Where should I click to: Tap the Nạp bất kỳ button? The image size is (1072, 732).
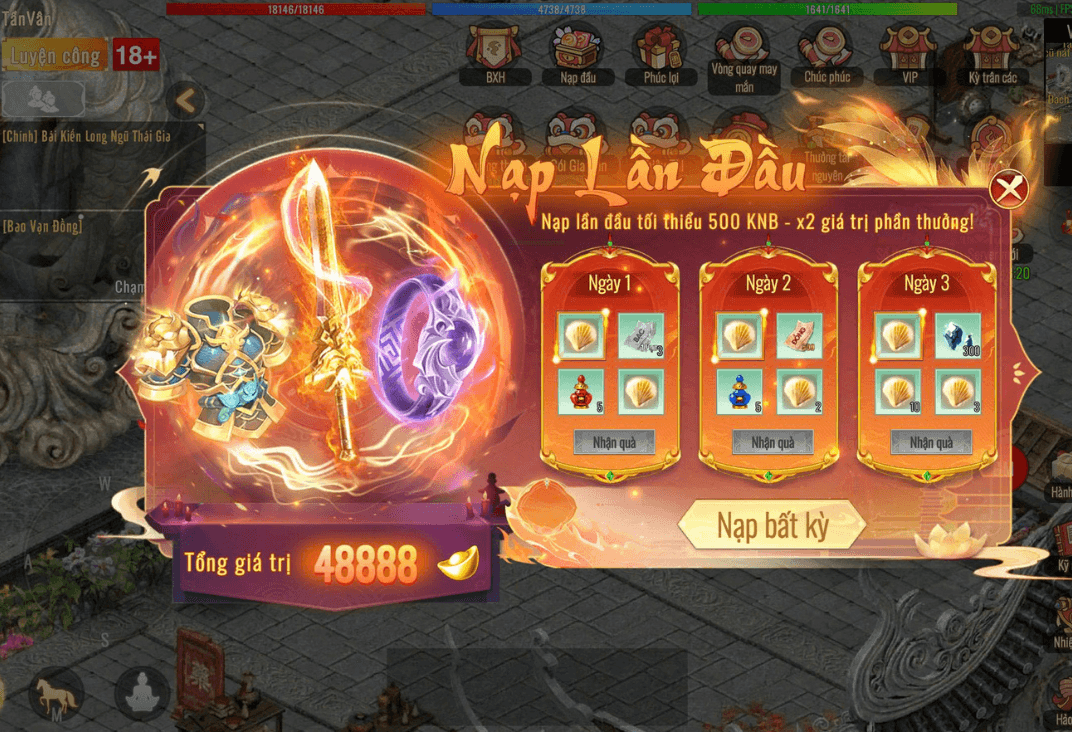pyautogui.click(x=772, y=525)
